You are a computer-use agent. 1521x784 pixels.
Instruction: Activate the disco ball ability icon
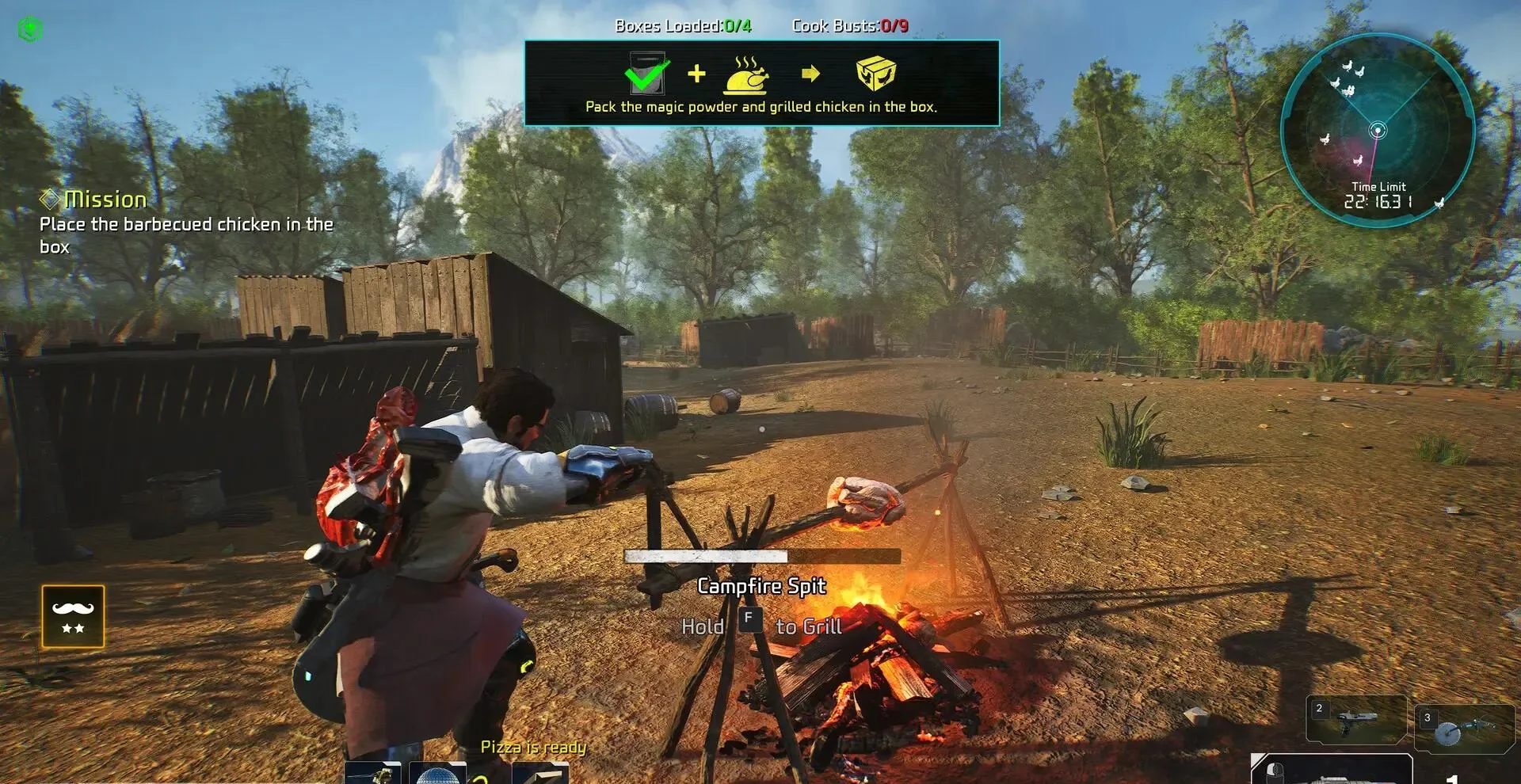tap(438, 774)
